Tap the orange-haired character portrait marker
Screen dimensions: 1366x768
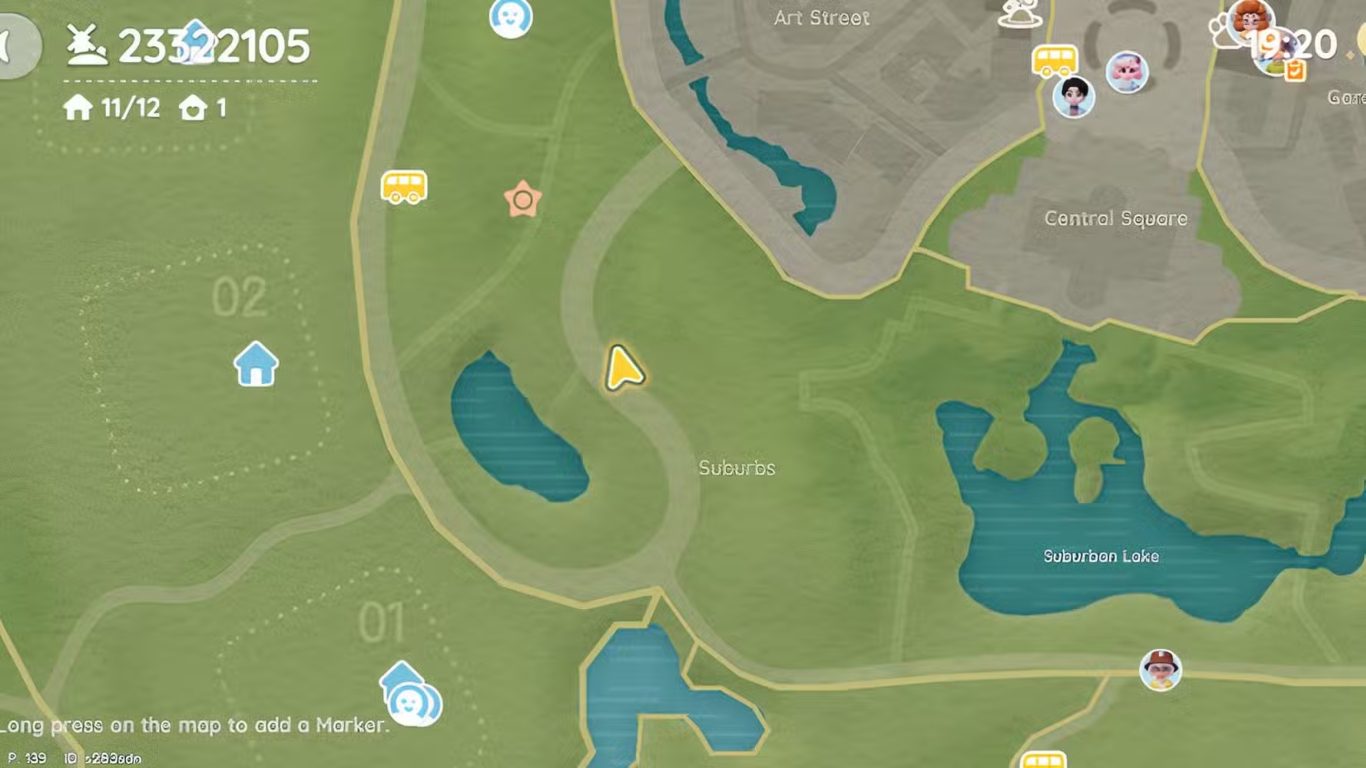tap(1250, 18)
